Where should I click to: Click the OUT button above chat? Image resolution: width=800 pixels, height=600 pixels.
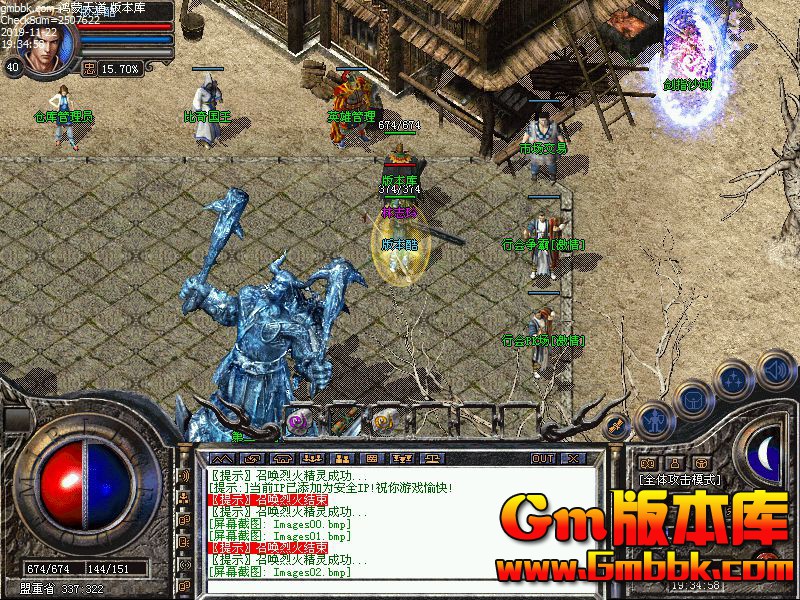point(542,458)
